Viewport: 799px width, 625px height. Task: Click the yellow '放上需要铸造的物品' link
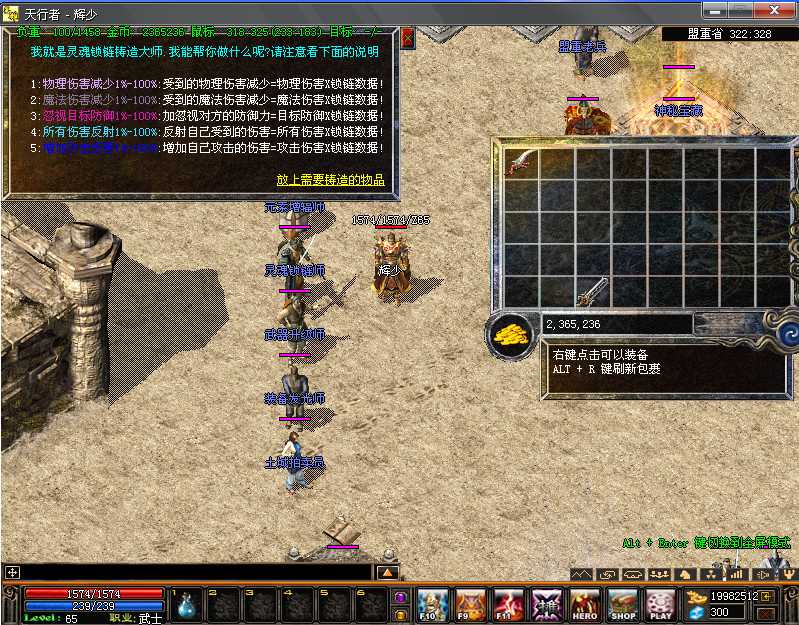point(330,181)
